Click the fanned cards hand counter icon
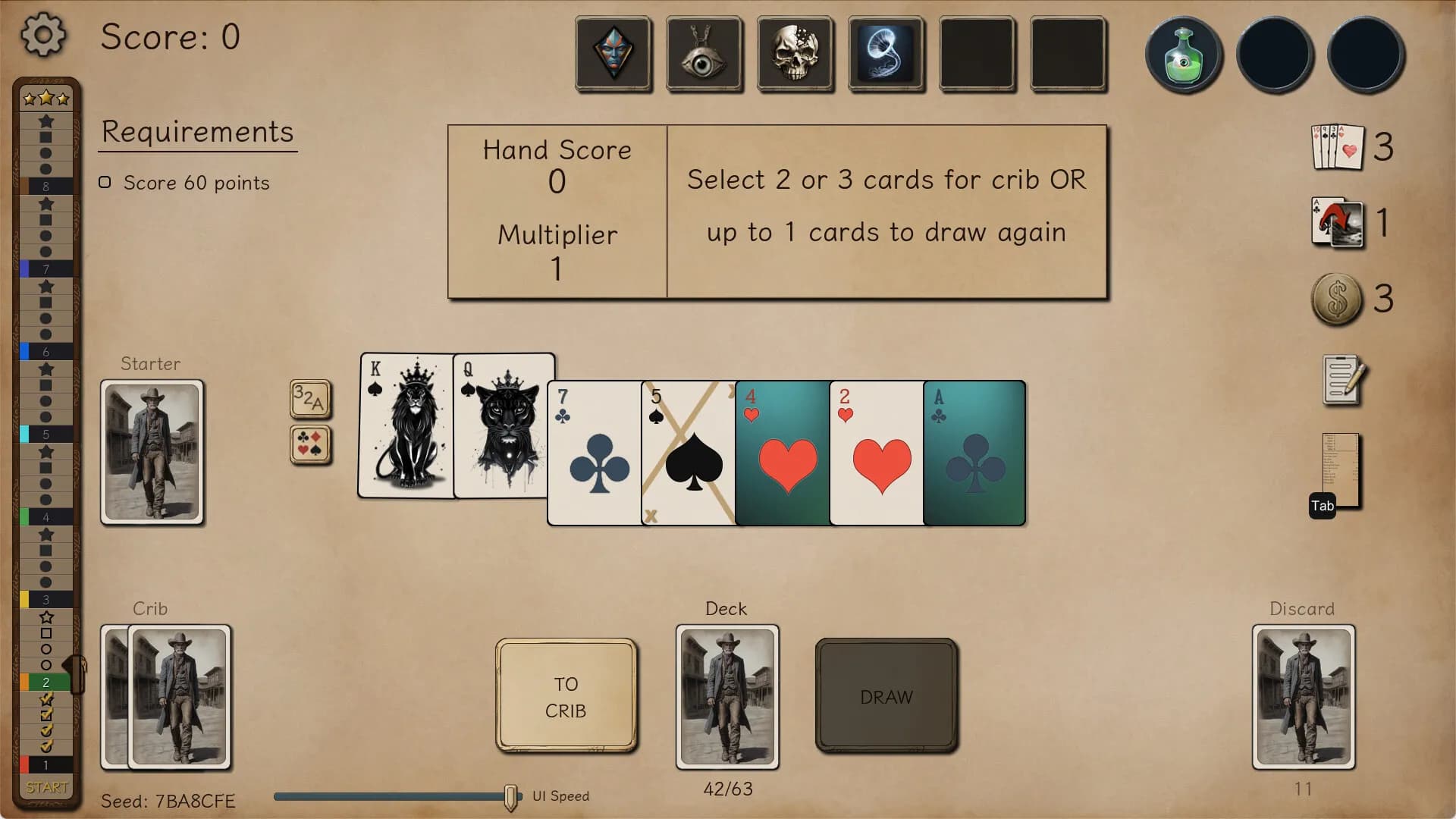 [x=1338, y=148]
